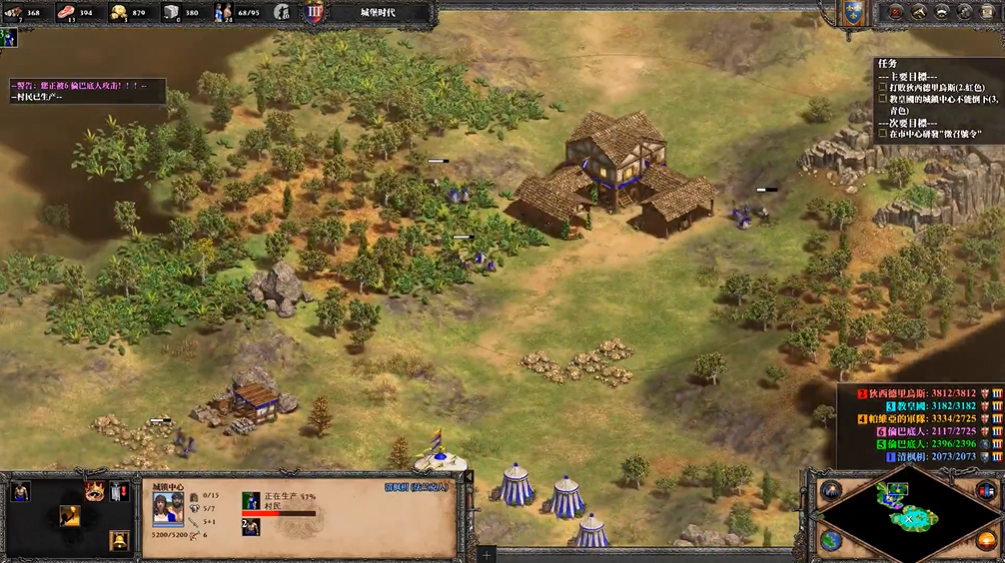The width and height of the screenshot is (1005, 563).
Task: Click the idle villager counter icon
Action: pos(283,13)
